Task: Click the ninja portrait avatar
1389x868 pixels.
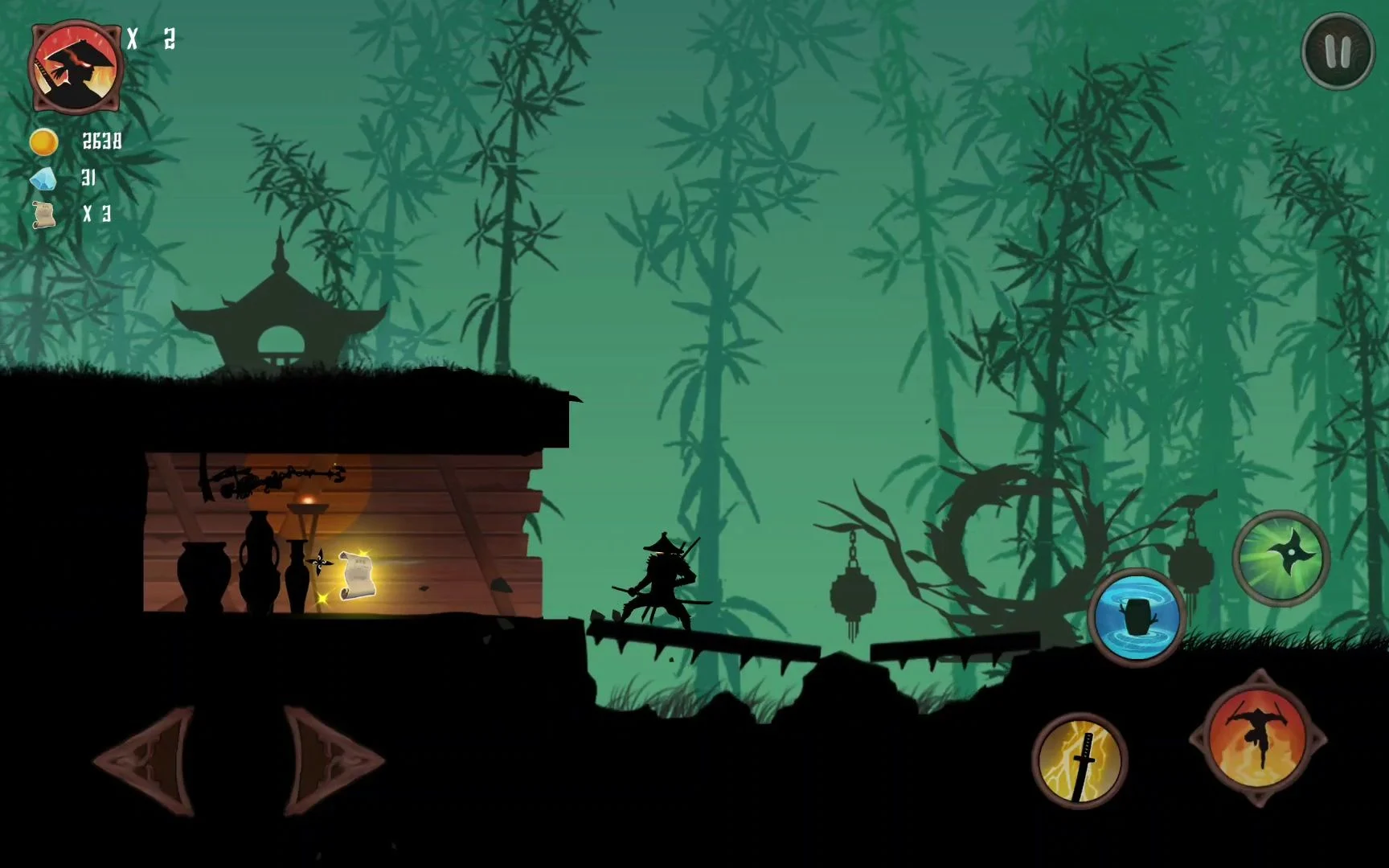Action: tap(76, 66)
